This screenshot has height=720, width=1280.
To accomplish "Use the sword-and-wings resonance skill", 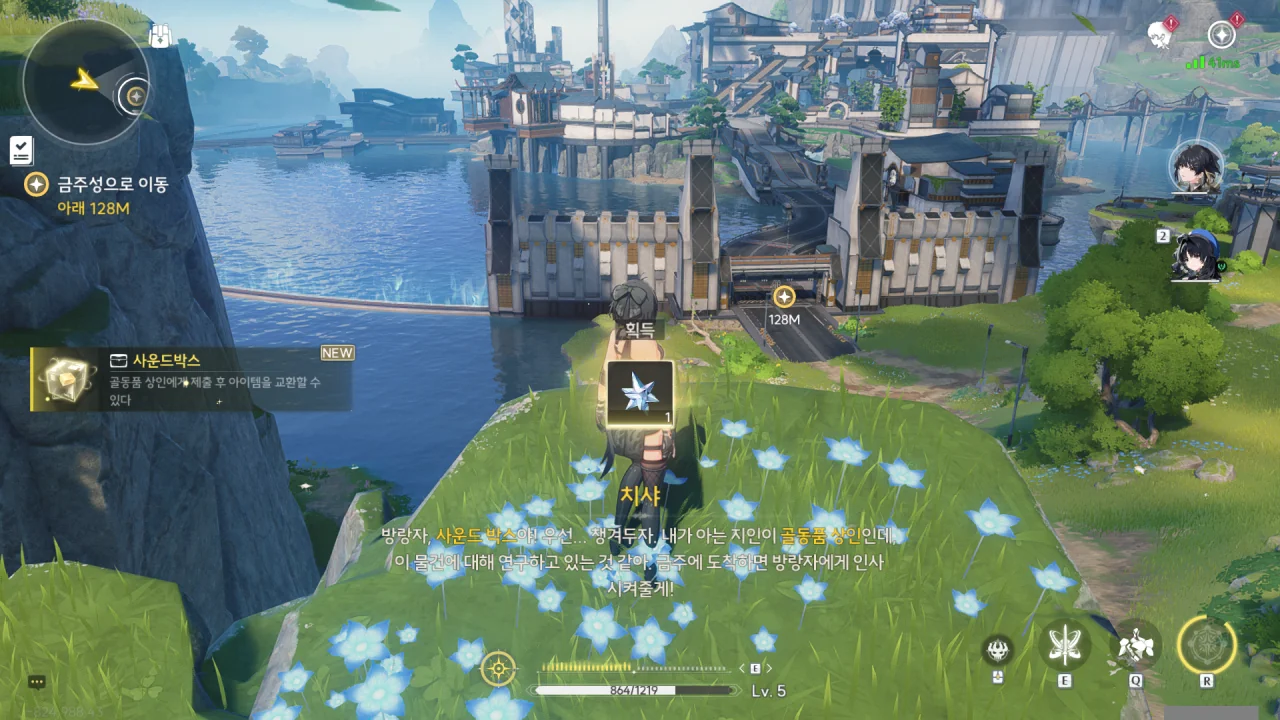I will pos(1064,644).
